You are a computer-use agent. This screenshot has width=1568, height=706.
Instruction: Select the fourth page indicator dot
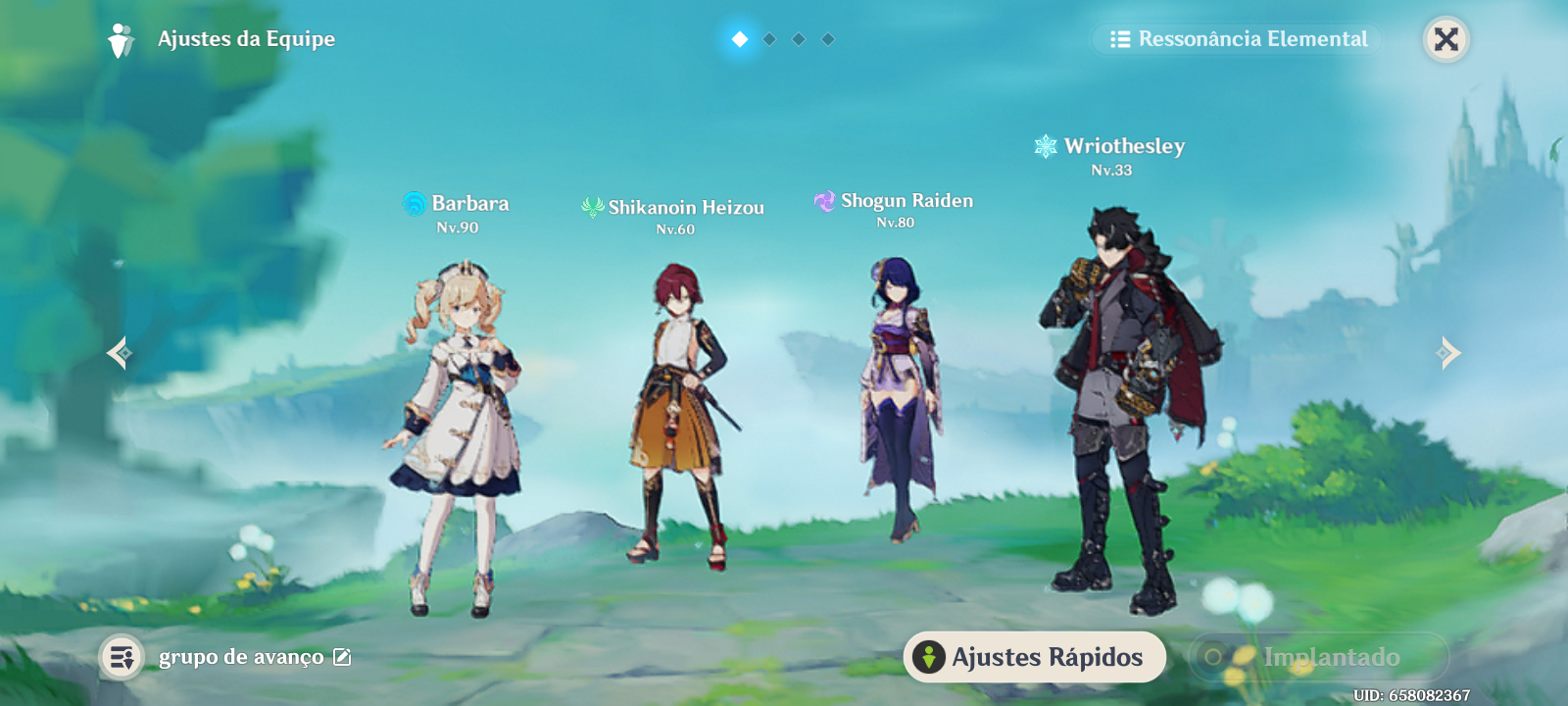click(x=830, y=40)
